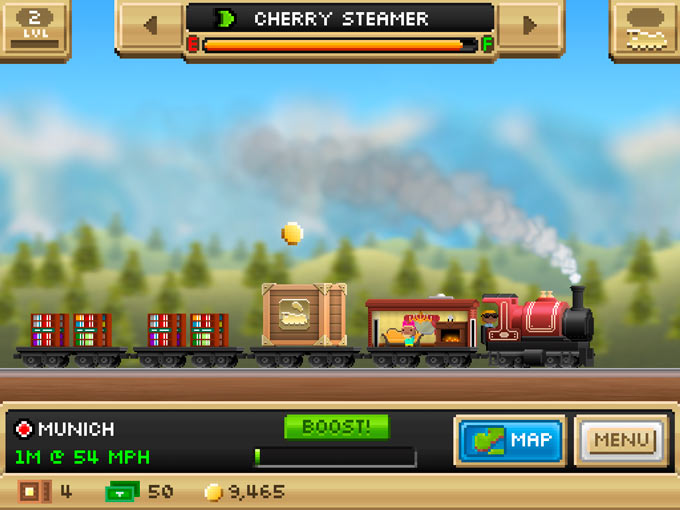The image size is (680, 510).
Task: Tap the crate count icon
Action: (x=35, y=492)
